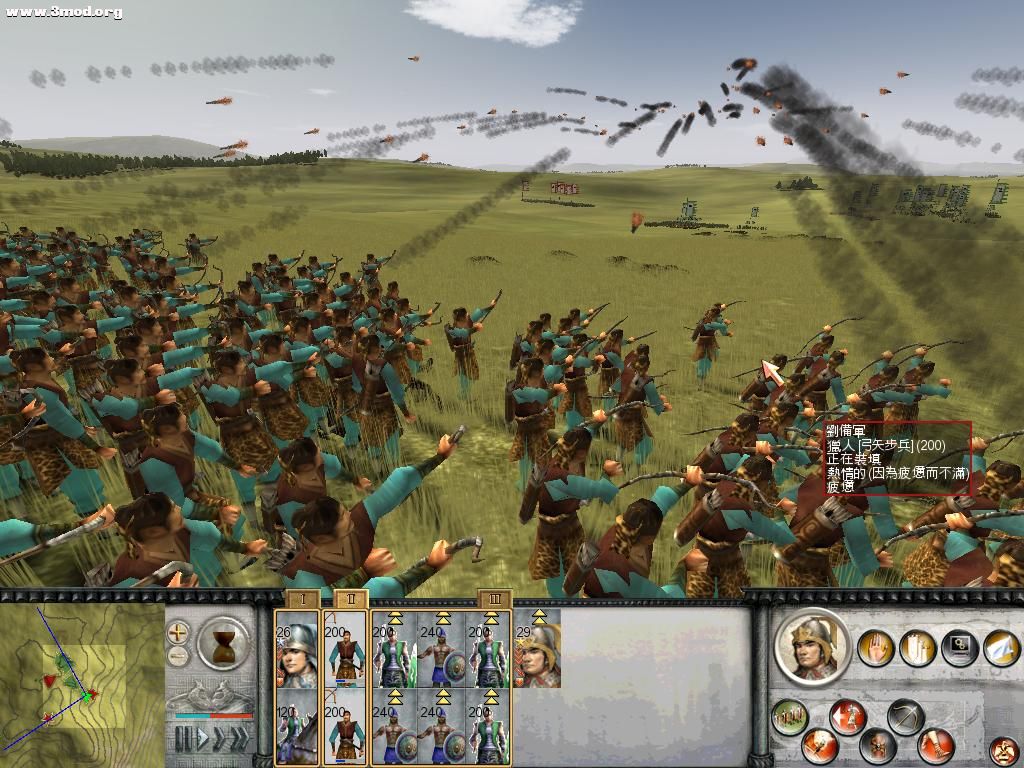Click the hourglass battle timer button
This screenshot has height=768, width=1024.
pos(224,642)
